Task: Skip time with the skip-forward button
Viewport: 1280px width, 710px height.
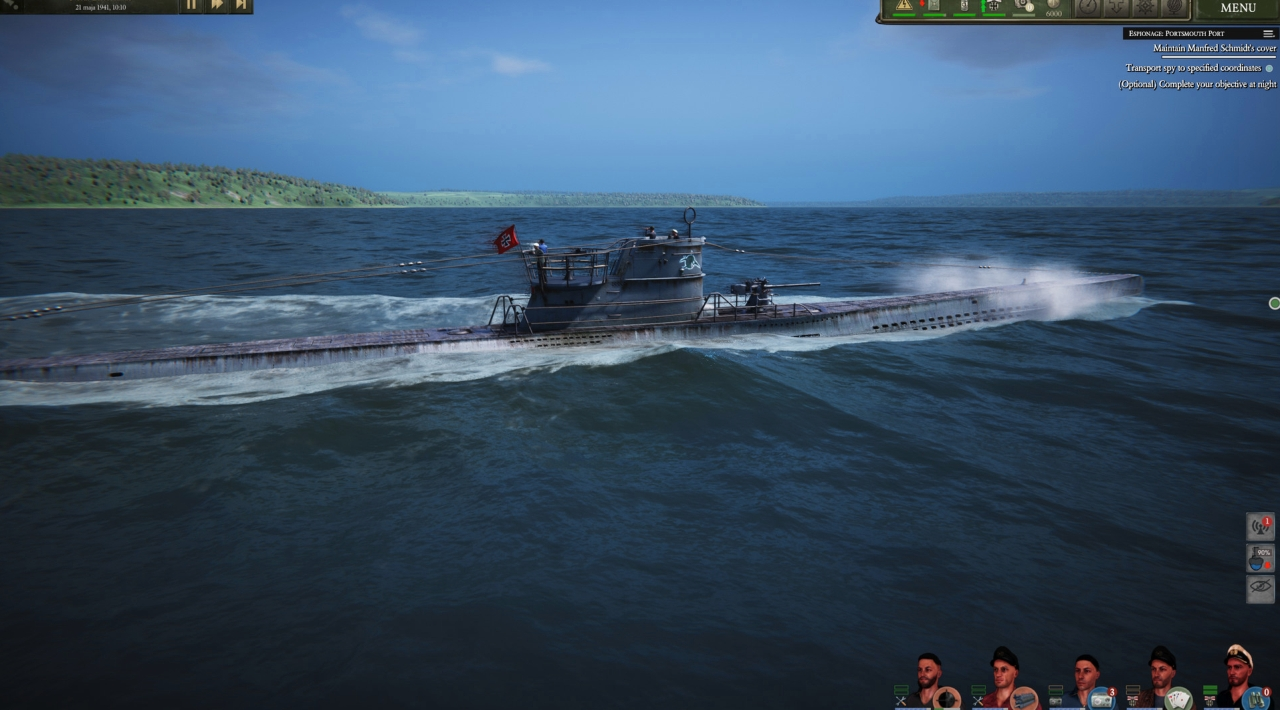Action: coord(241,5)
